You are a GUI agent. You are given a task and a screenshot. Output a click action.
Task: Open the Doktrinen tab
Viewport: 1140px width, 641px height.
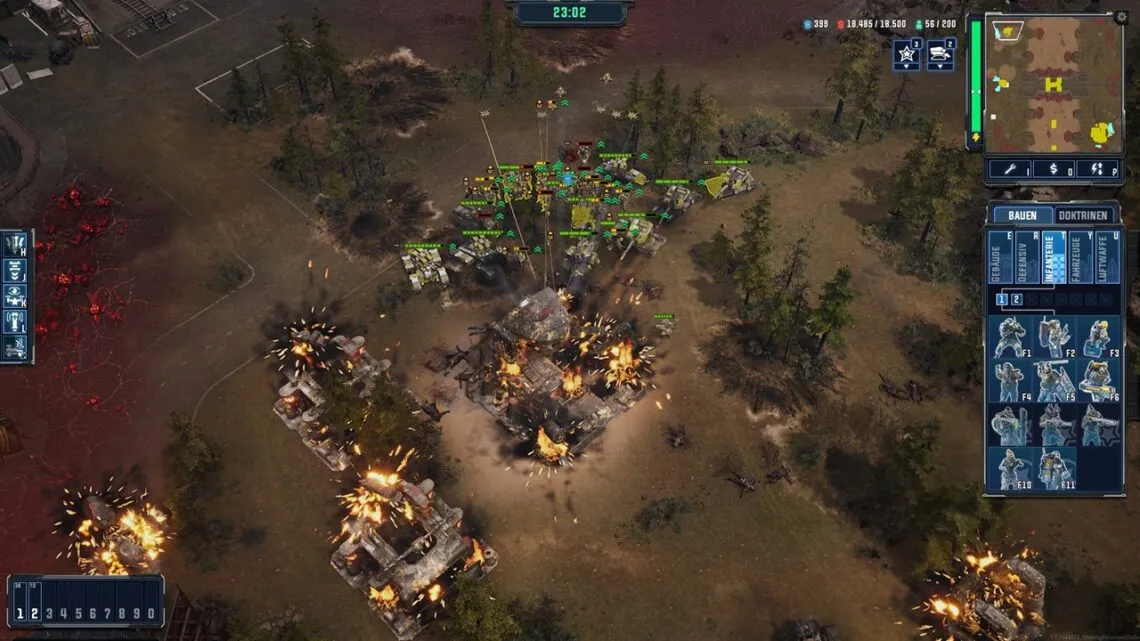pyautogui.click(x=1085, y=215)
